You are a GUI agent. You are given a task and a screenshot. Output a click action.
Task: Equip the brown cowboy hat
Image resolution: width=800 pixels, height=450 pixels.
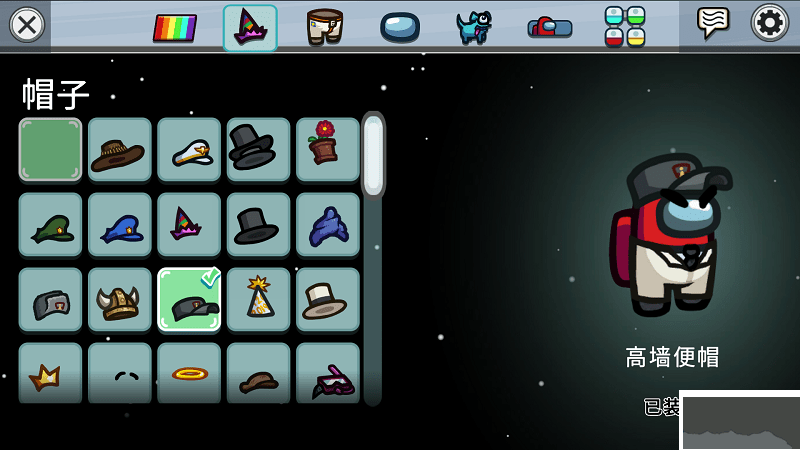tap(119, 150)
